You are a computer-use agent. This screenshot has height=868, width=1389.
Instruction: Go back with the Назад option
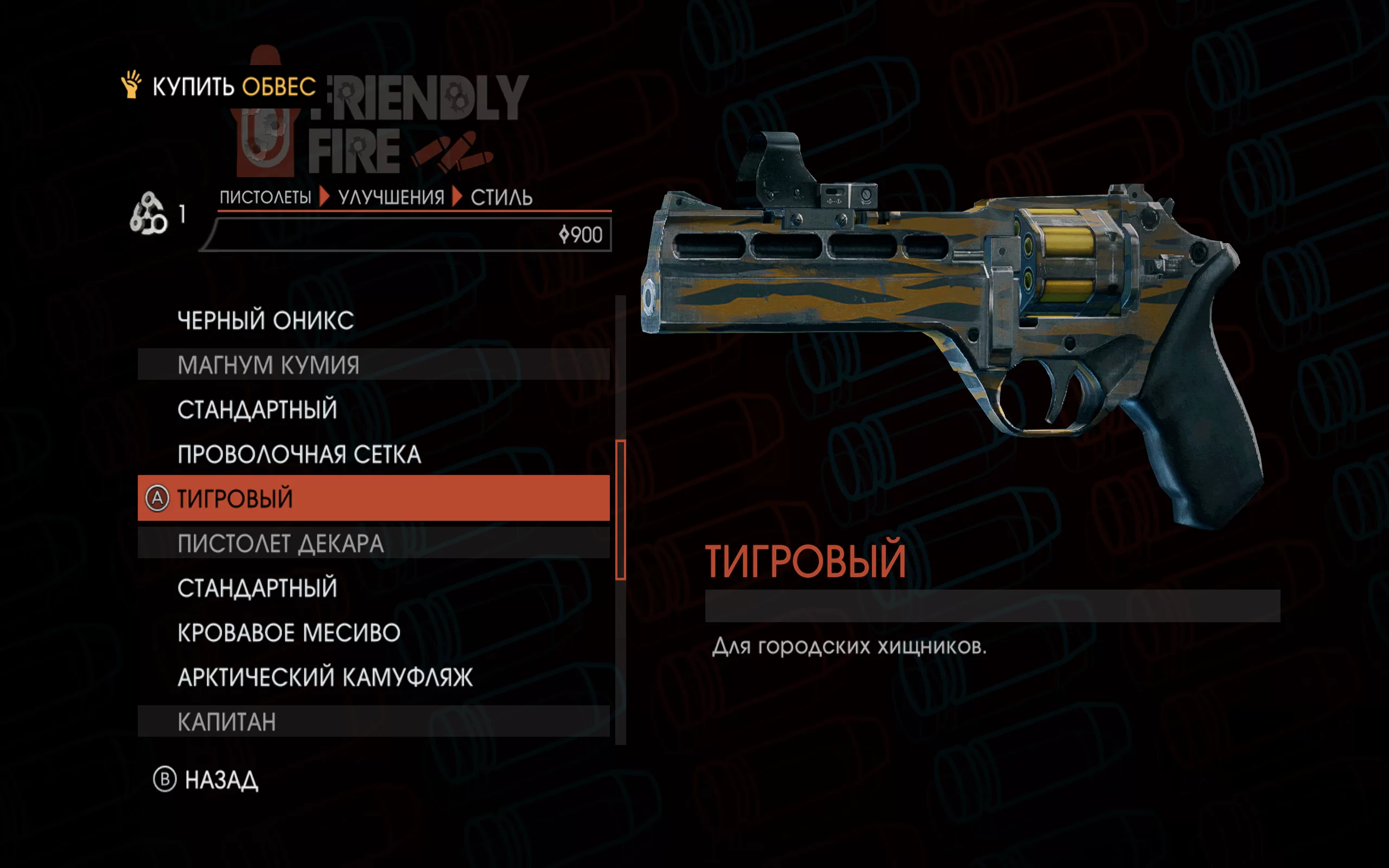(221, 780)
